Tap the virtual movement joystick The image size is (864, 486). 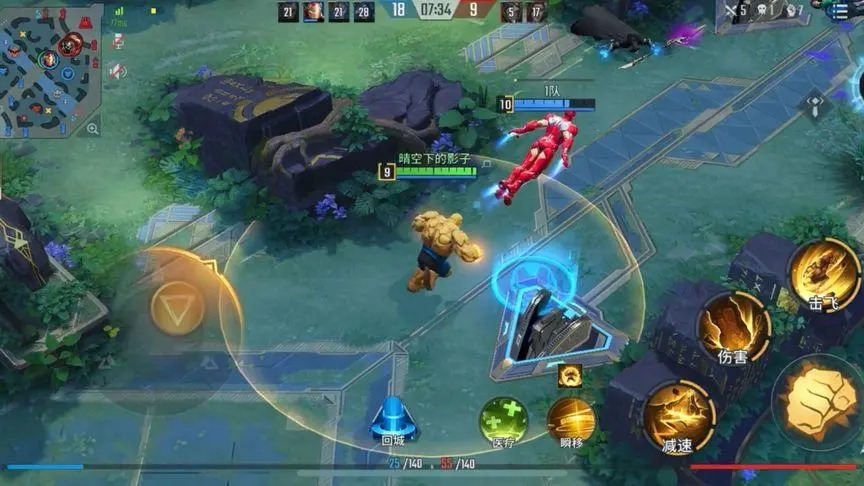(x=177, y=309)
